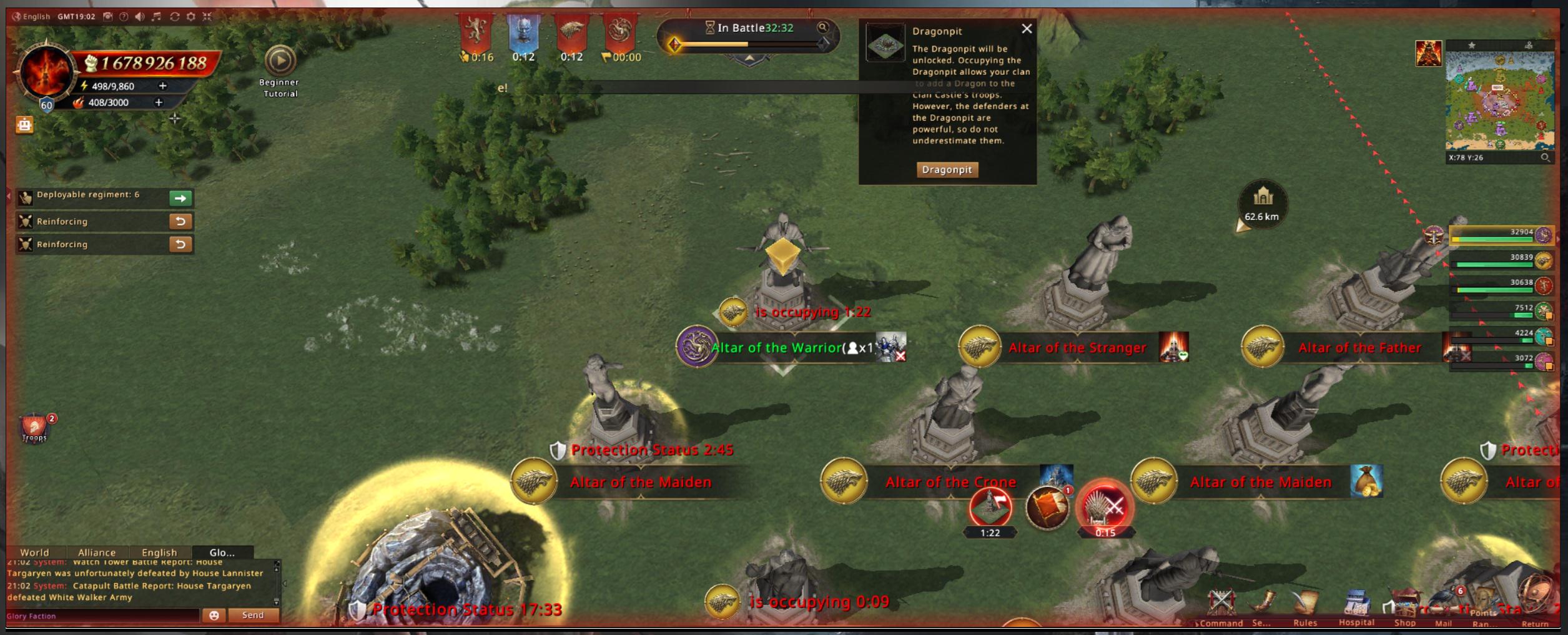
Task: Switch to the World chat tab
Action: [x=34, y=553]
